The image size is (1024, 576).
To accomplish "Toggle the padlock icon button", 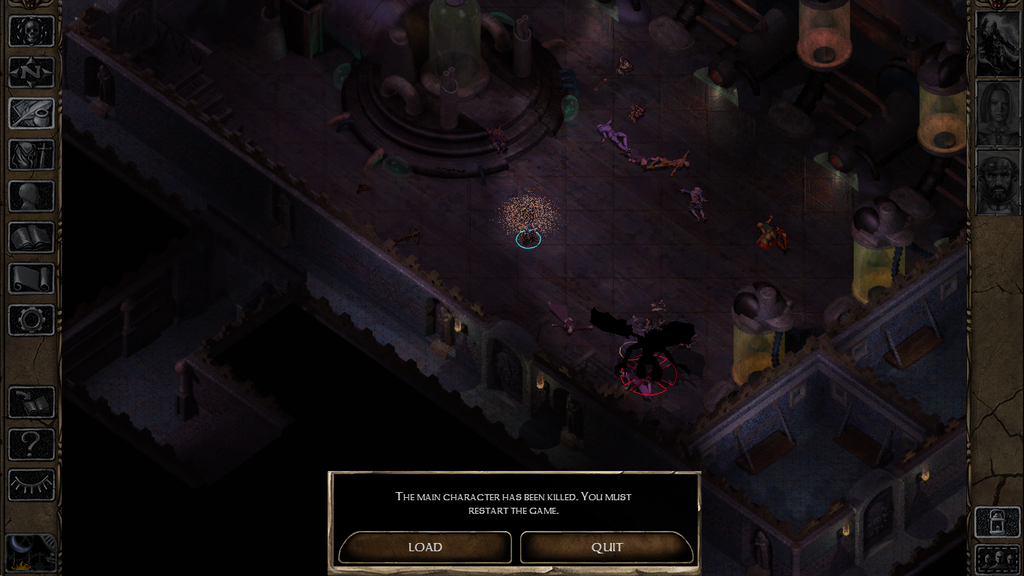I will 997,522.
